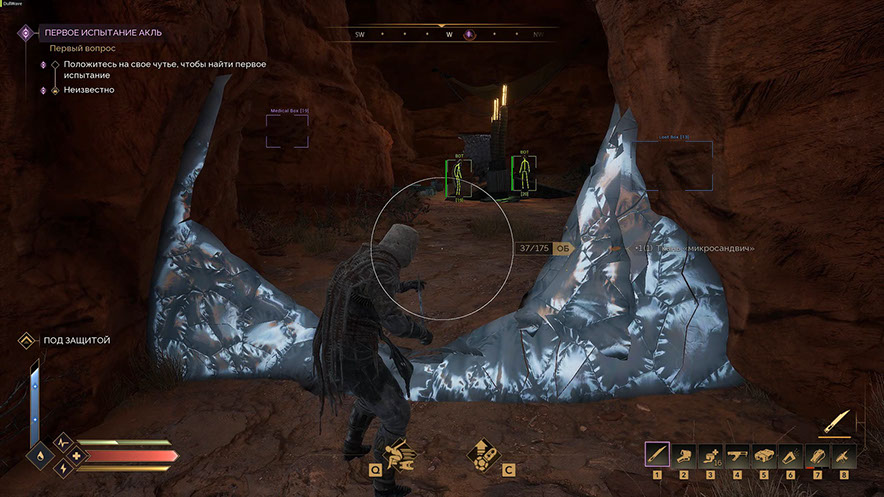Equip the pistol in hotbar slot 8
The height and width of the screenshot is (497, 884).
click(x=844, y=455)
